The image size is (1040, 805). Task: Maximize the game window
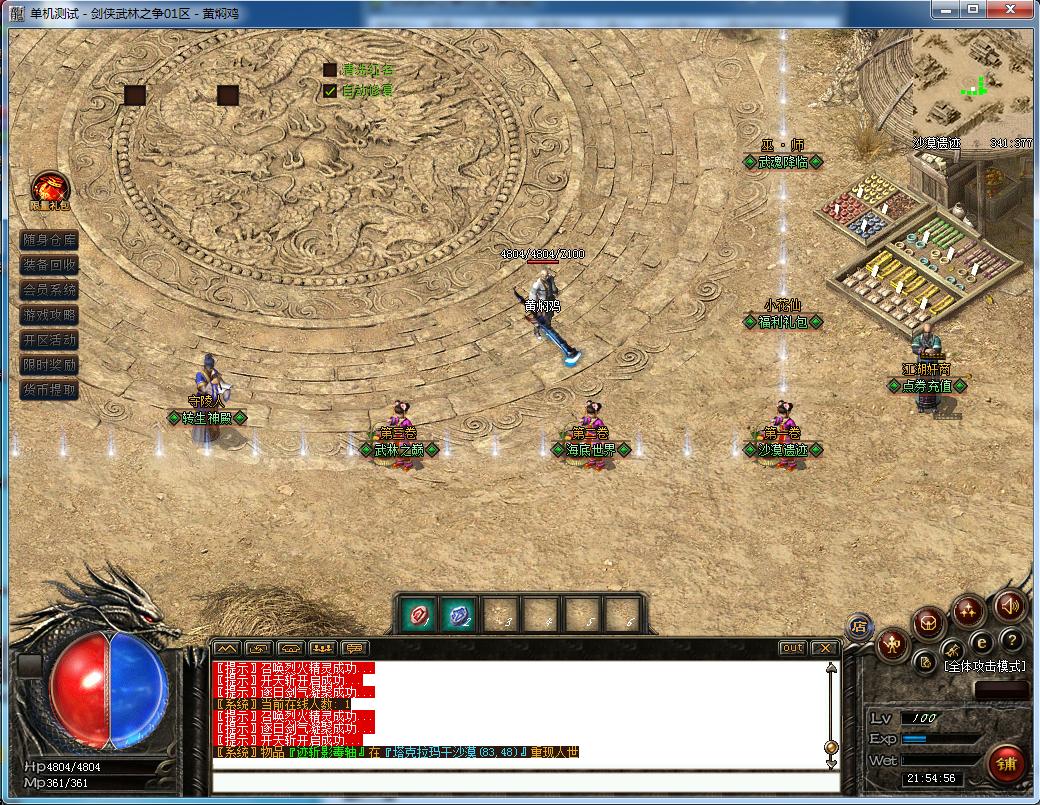tap(971, 9)
